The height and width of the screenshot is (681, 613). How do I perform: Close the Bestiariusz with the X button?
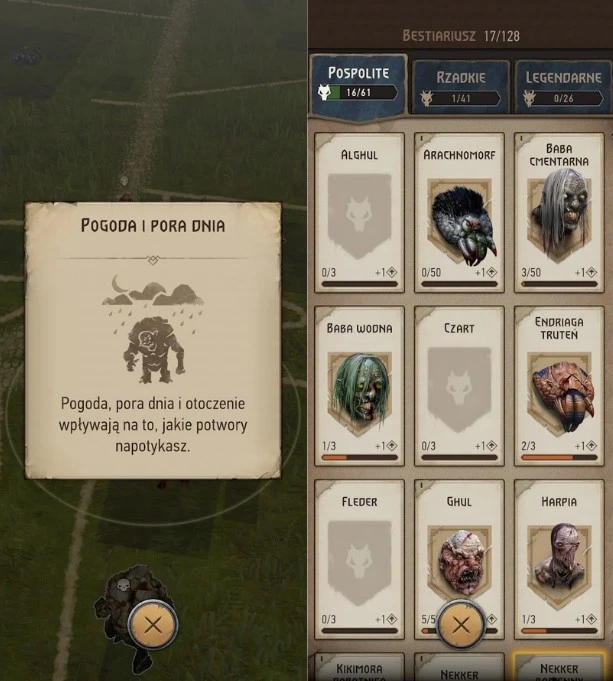click(460, 626)
